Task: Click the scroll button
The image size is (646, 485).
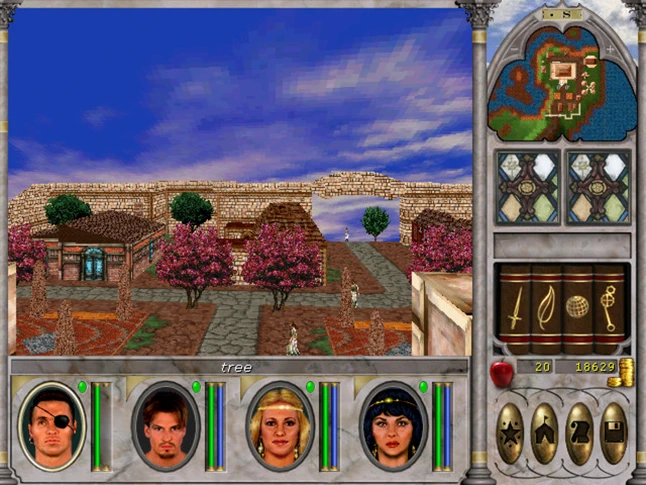Action: click(579, 432)
